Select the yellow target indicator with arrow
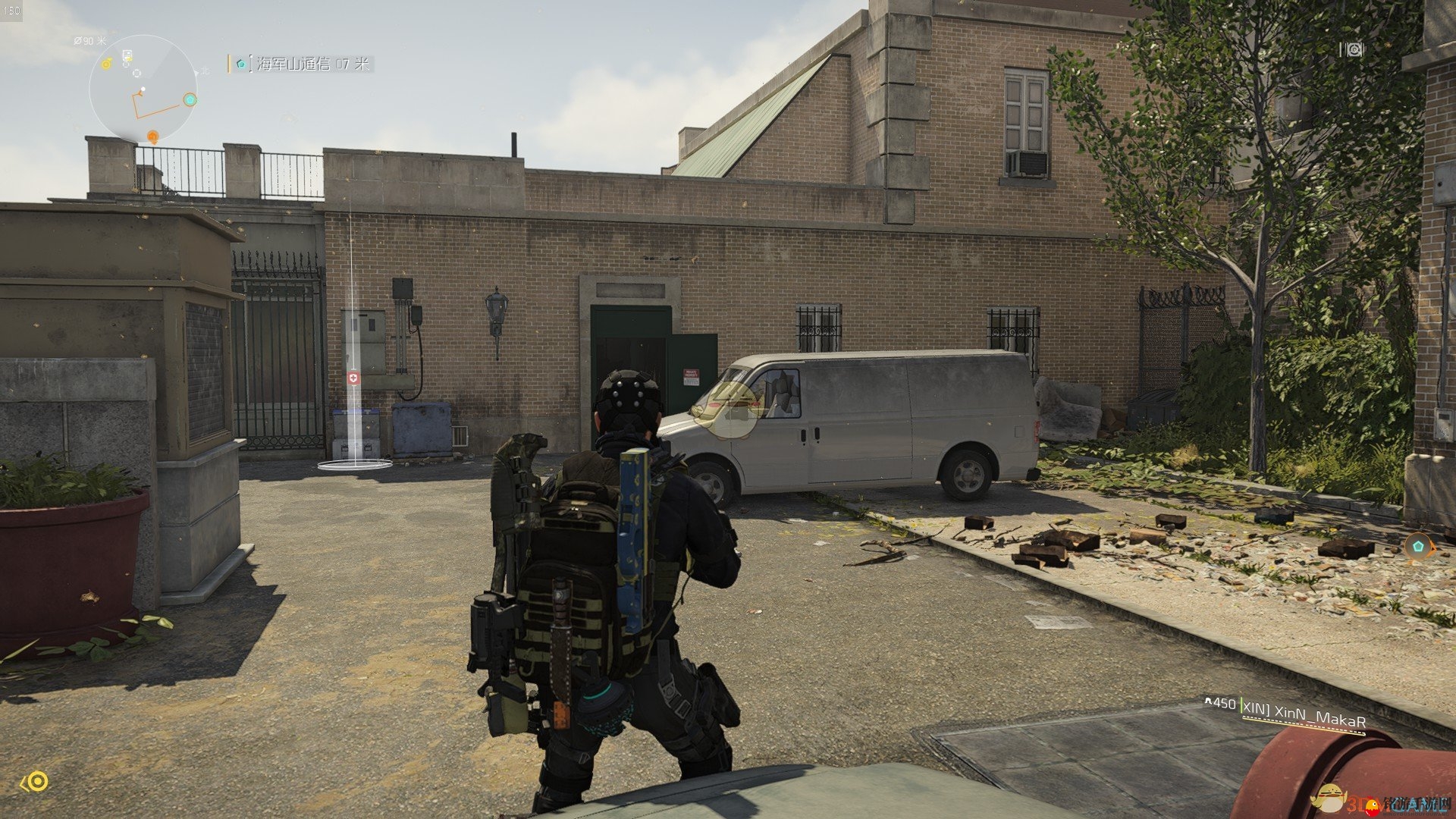This screenshot has width=1456, height=819. 36,782
